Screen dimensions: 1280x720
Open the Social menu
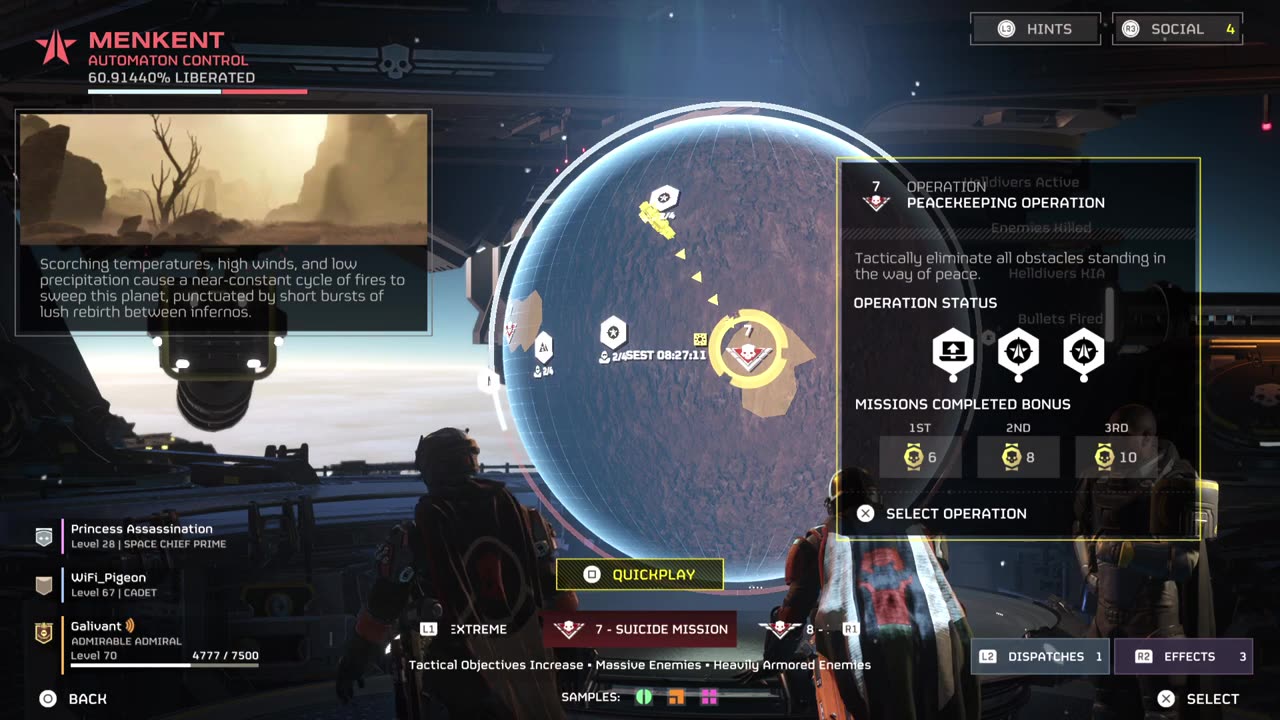(x=1177, y=29)
